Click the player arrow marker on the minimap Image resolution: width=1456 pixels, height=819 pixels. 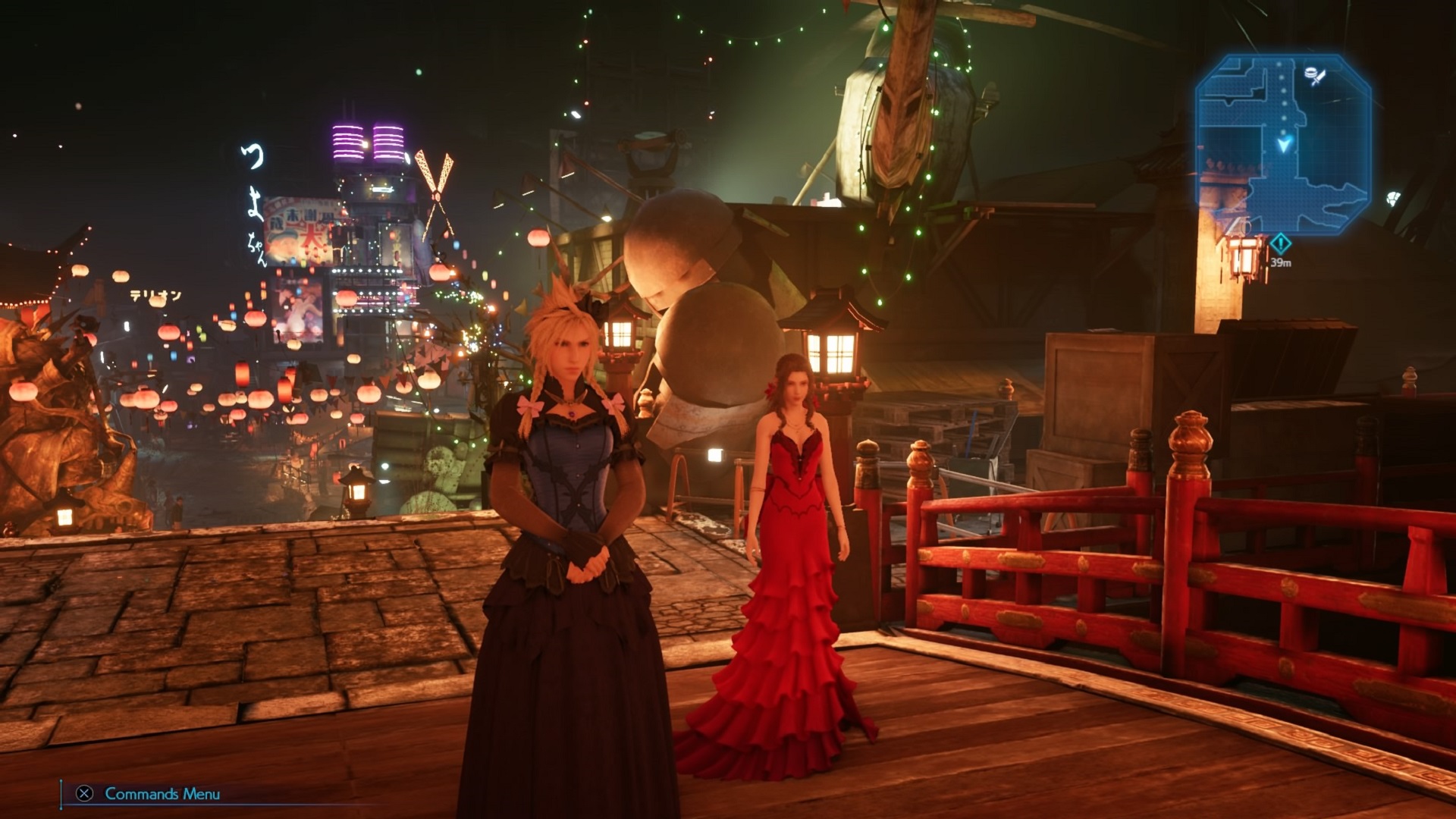coord(1284,146)
